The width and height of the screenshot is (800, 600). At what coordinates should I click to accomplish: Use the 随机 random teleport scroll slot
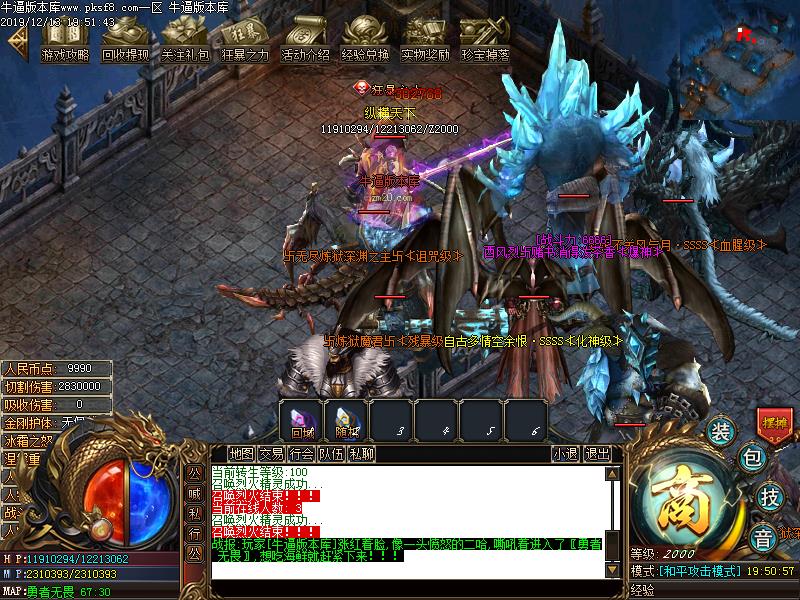pos(347,420)
